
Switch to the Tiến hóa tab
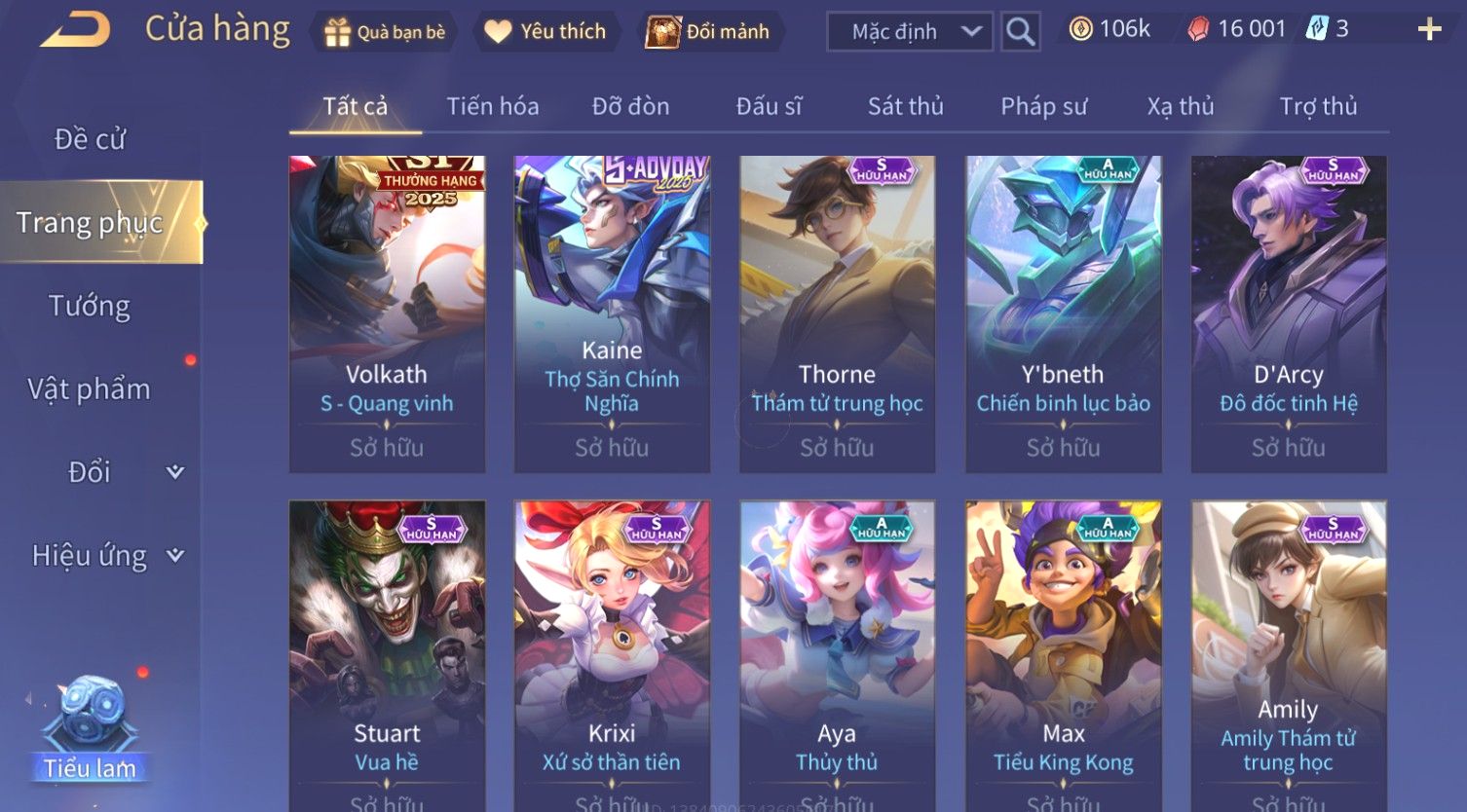click(492, 106)
